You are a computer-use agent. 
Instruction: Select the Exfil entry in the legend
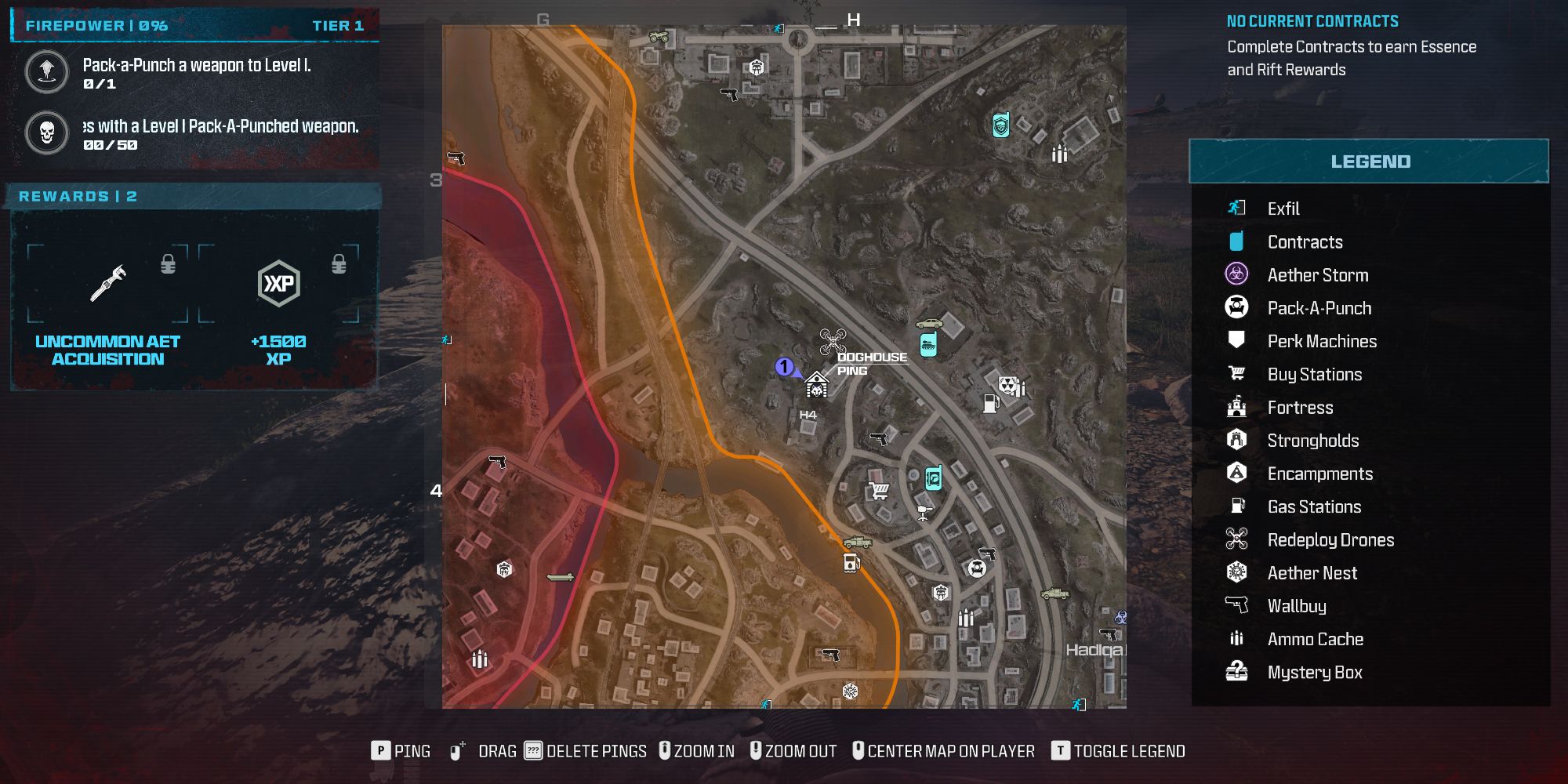(x=1283, y=209)
